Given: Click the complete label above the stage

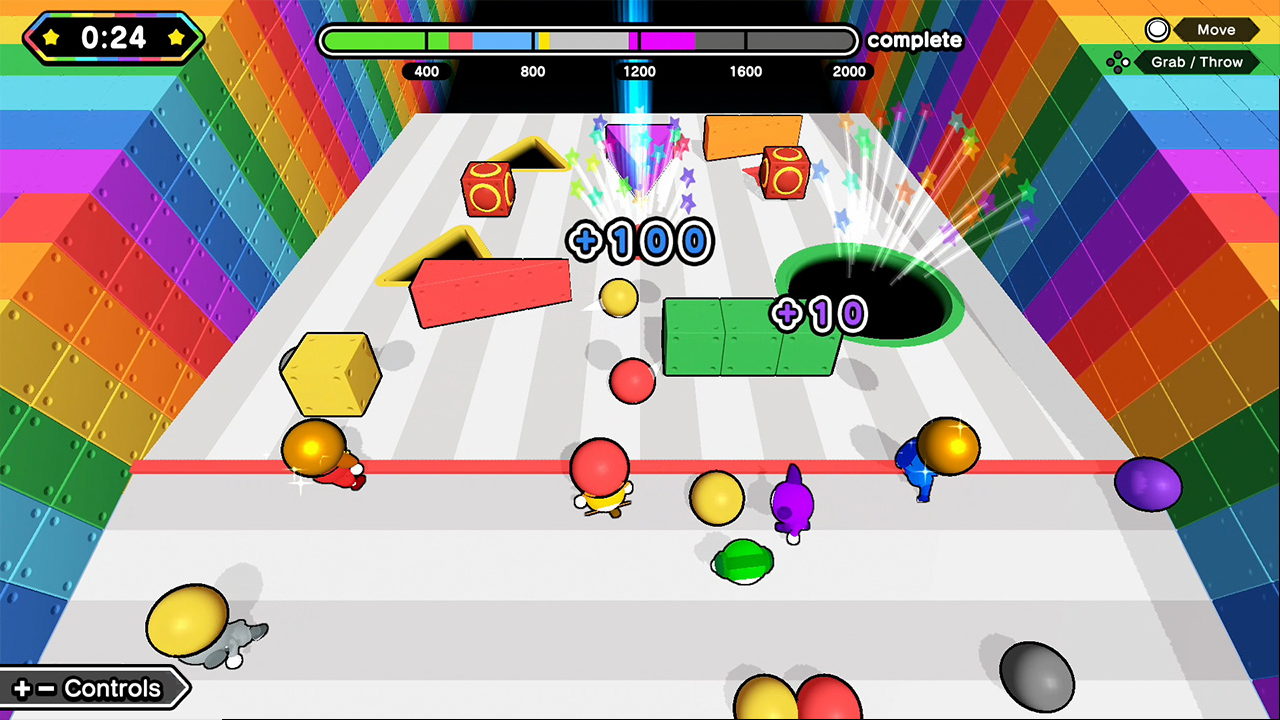Looking at the screenshot, I should 913,42.
